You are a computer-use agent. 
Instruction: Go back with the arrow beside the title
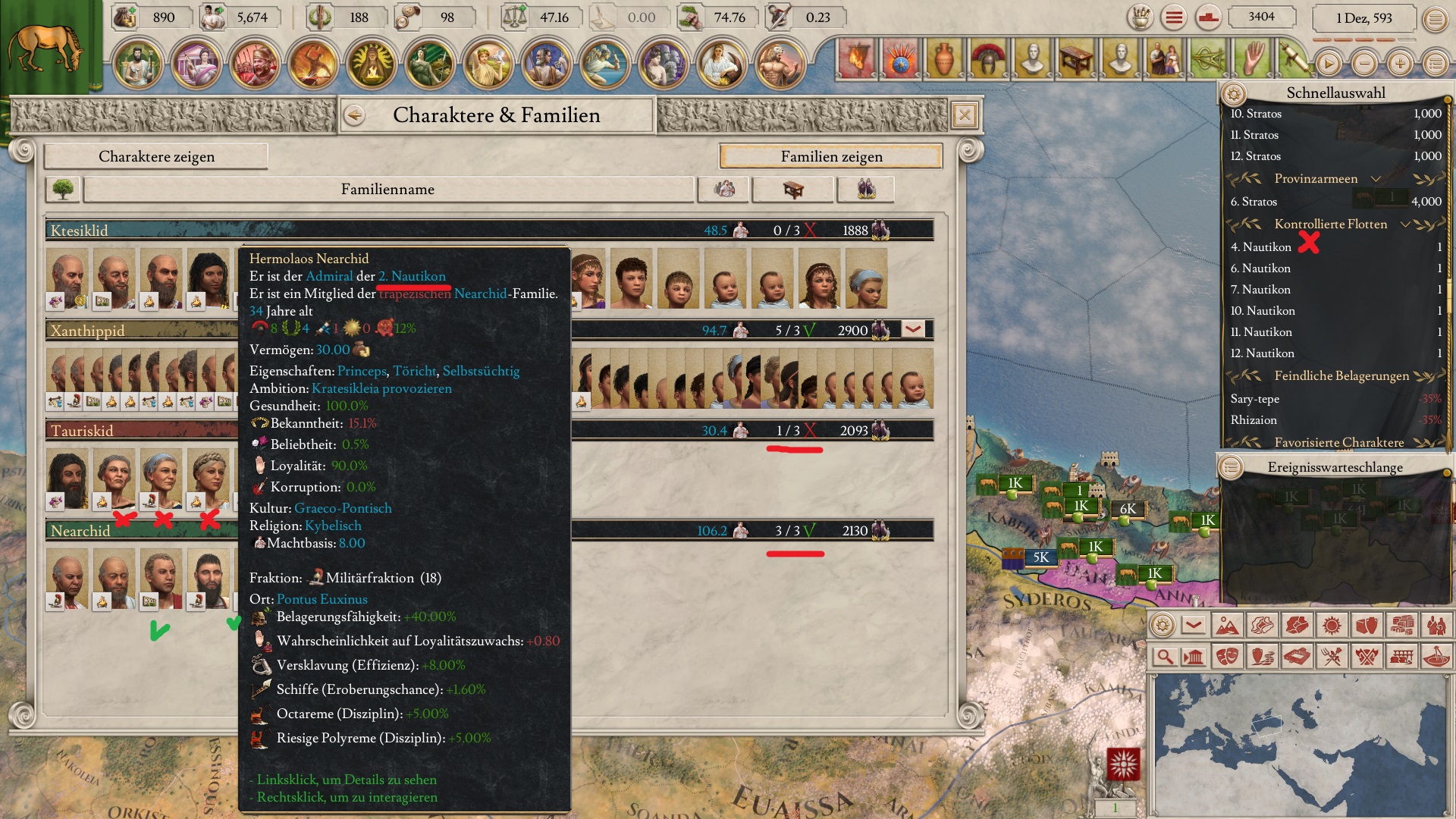click(x=354, y=115)
